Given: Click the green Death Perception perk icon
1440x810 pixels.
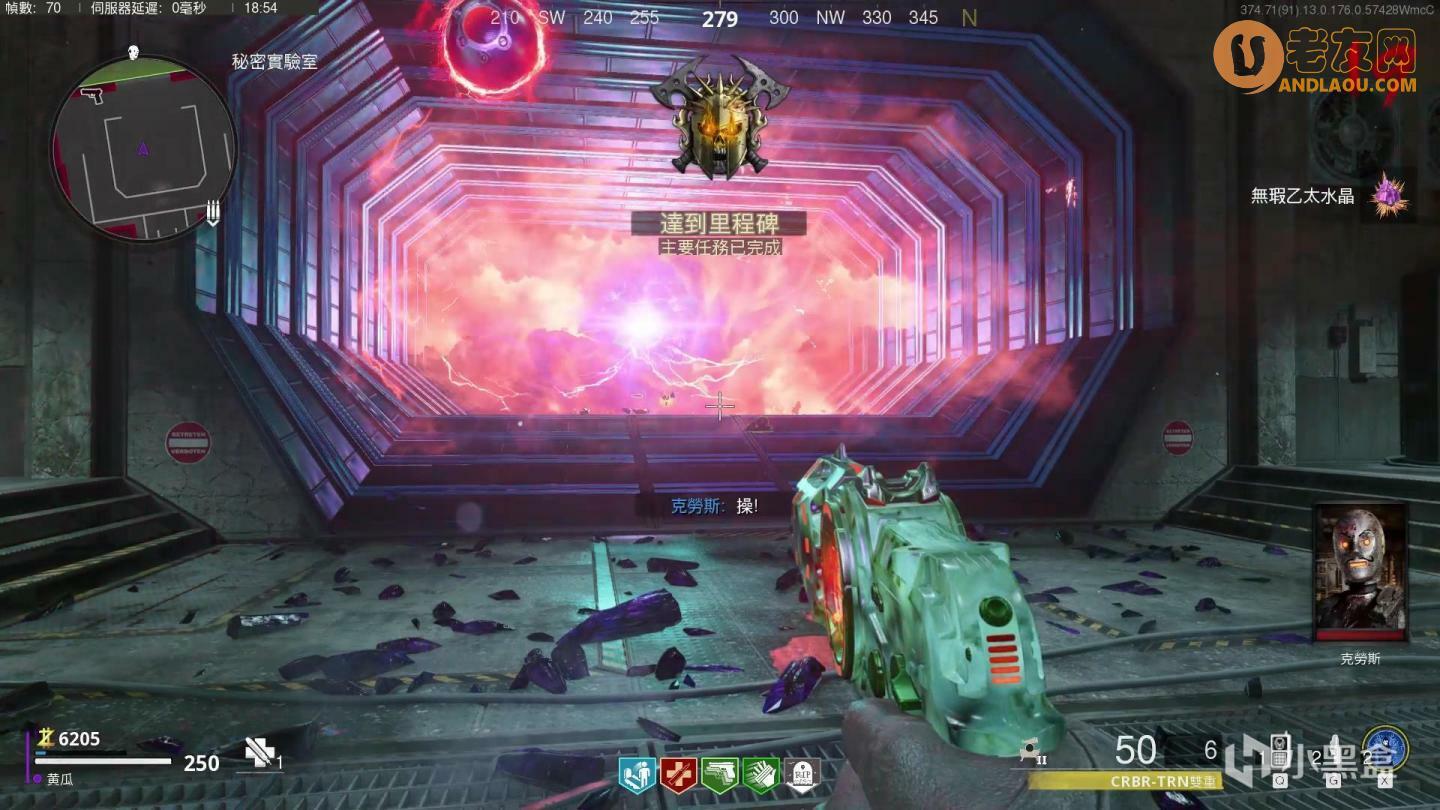Looking at the screenshot, I should [x=761, y=774].
